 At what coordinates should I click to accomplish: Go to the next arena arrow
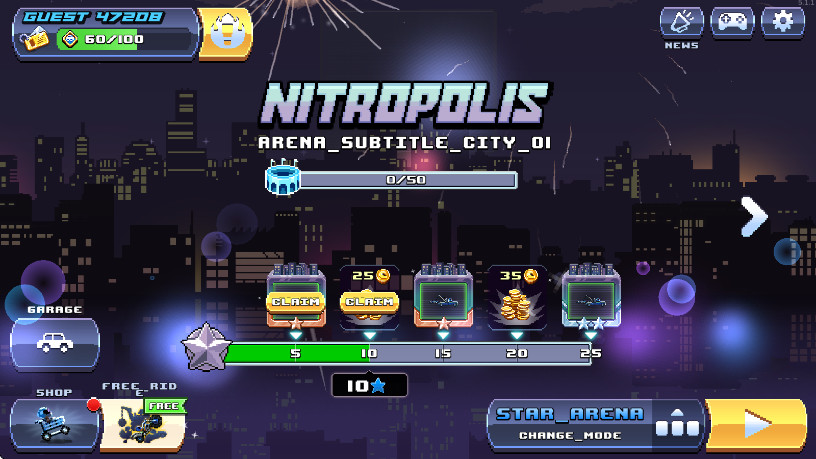pos(754,217)
